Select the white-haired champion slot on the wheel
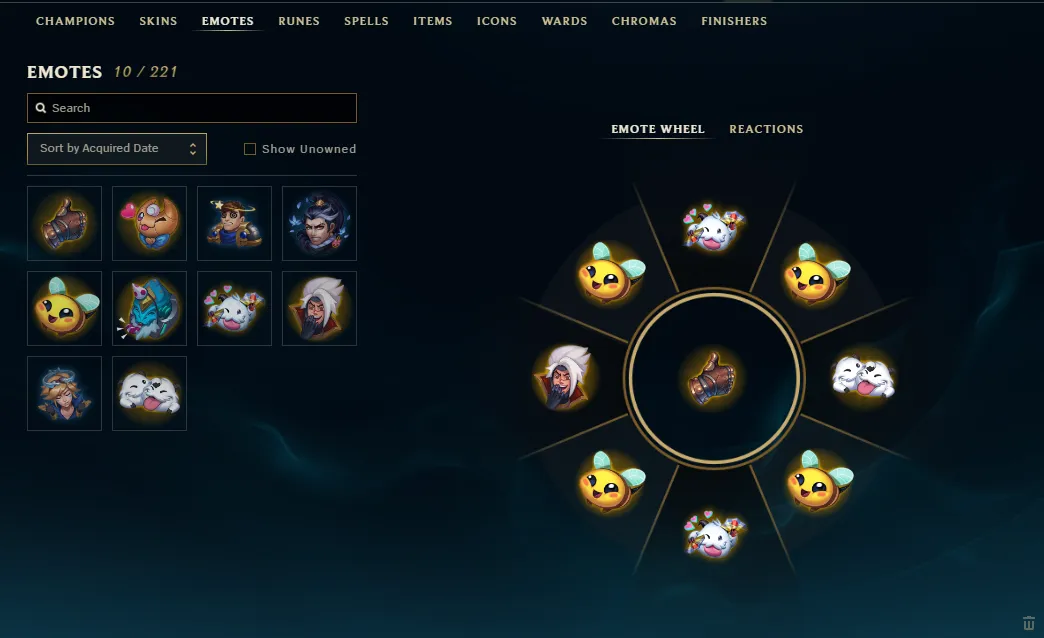The image size is (1044, 638). (564, 378)
